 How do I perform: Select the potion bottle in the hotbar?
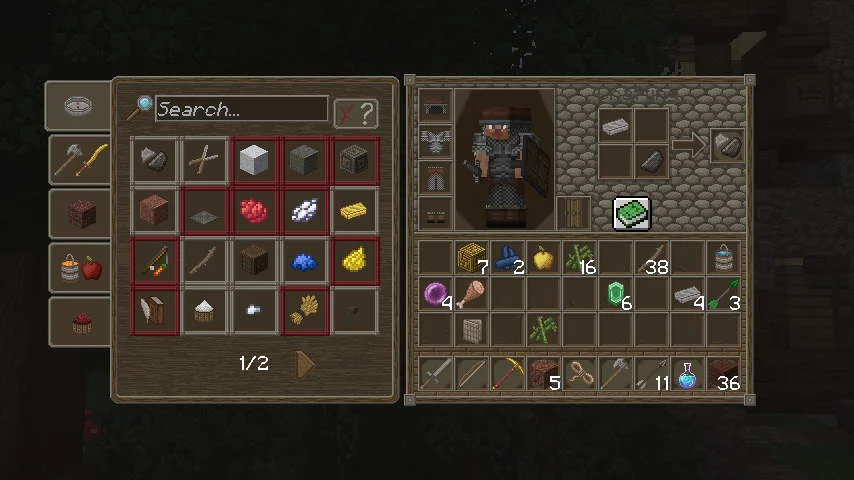[x=688, y=375]
